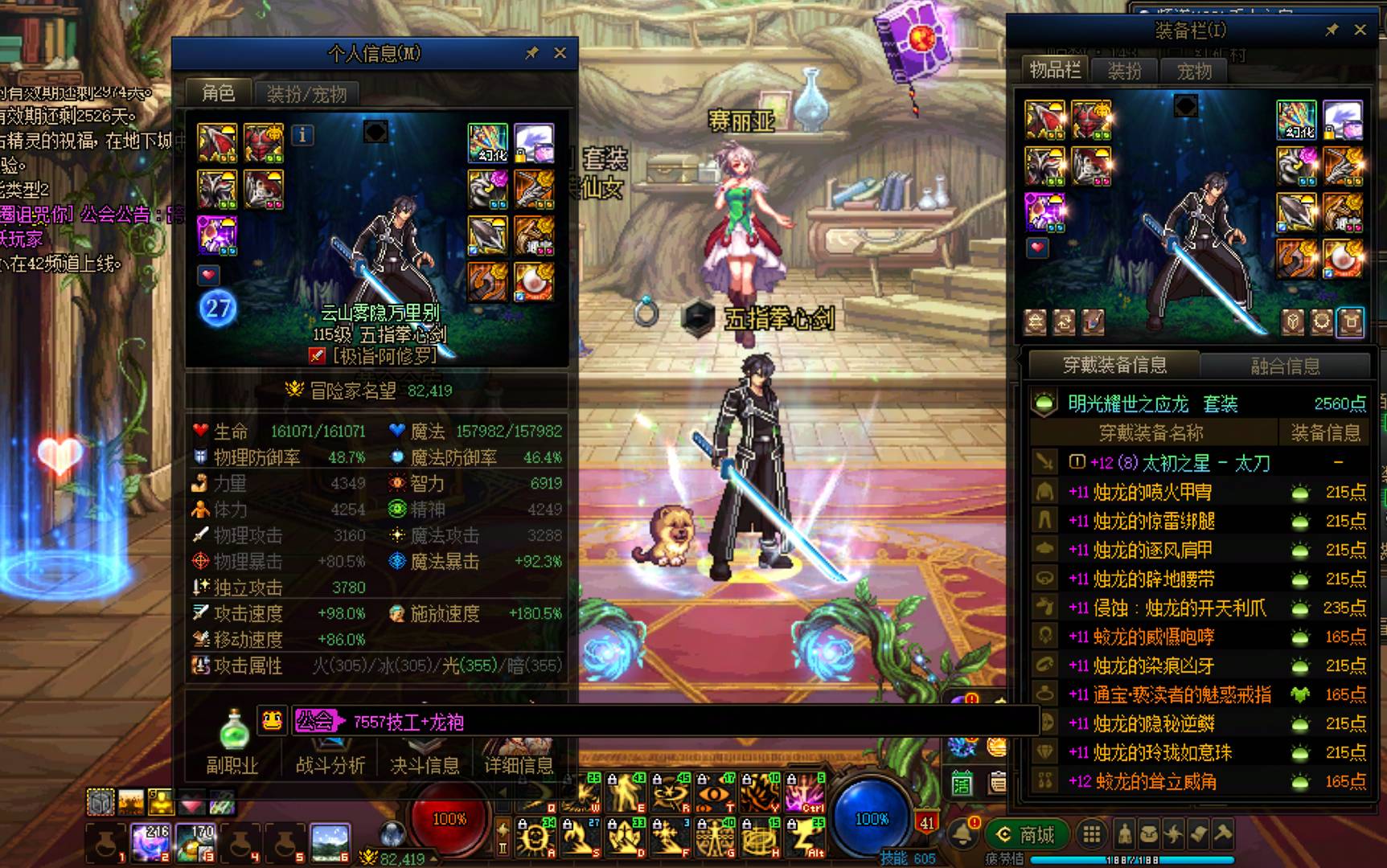Pin the 个人信息 window
This screenshot has width=1387, height=868.
point(531,53)
